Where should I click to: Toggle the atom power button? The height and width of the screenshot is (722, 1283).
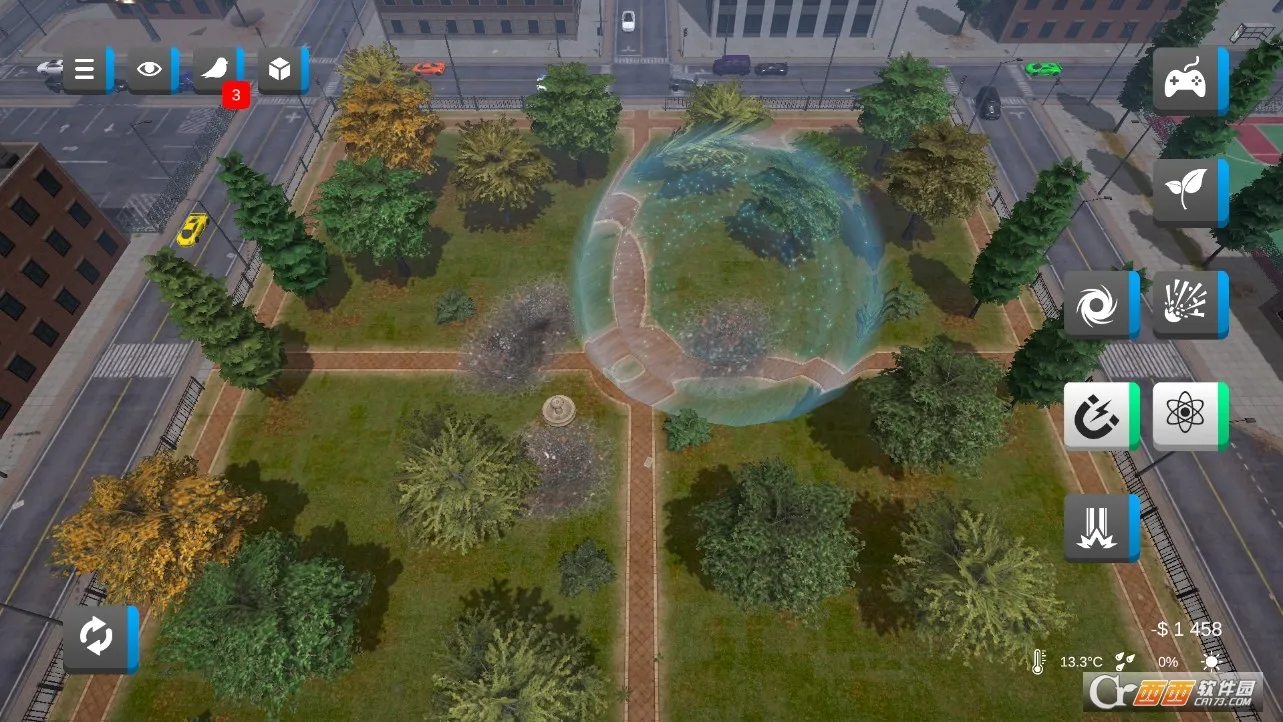click(1188, 416)
